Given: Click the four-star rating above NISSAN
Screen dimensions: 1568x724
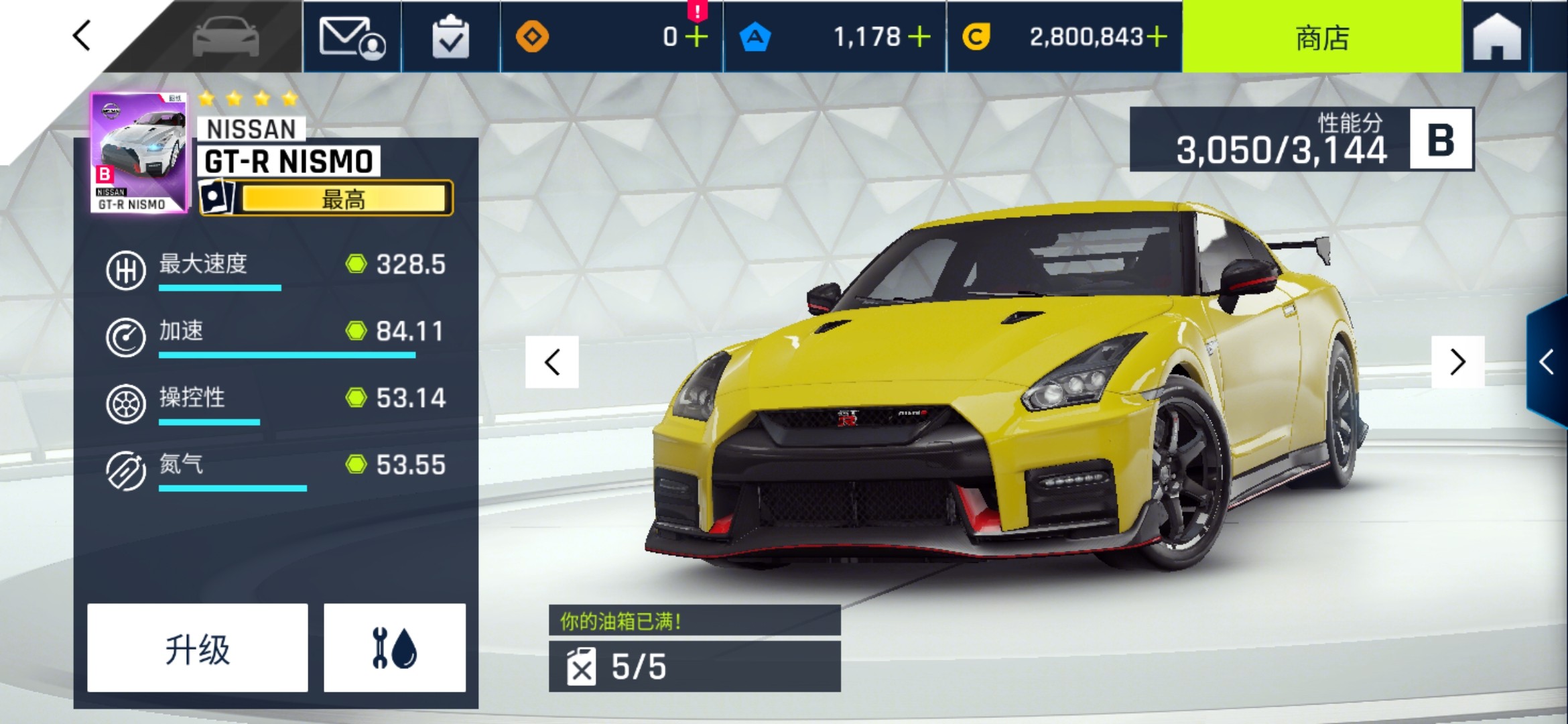Looking at the screenshot, I should tap(248, 98).
